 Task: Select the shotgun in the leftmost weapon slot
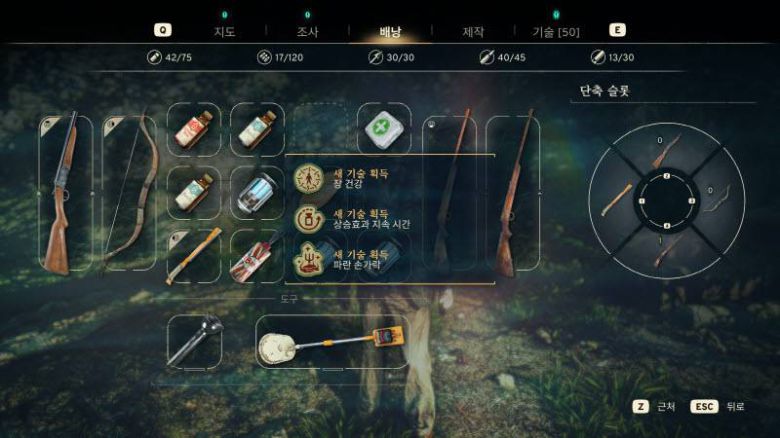click(x=65, y=192)
